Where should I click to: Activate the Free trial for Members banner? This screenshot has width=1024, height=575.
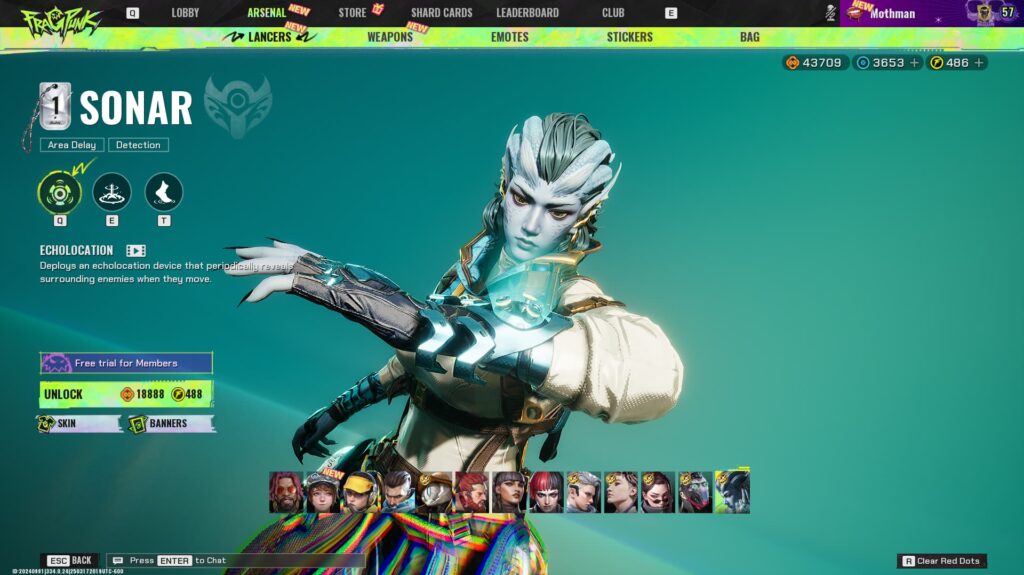coord(126,363)
